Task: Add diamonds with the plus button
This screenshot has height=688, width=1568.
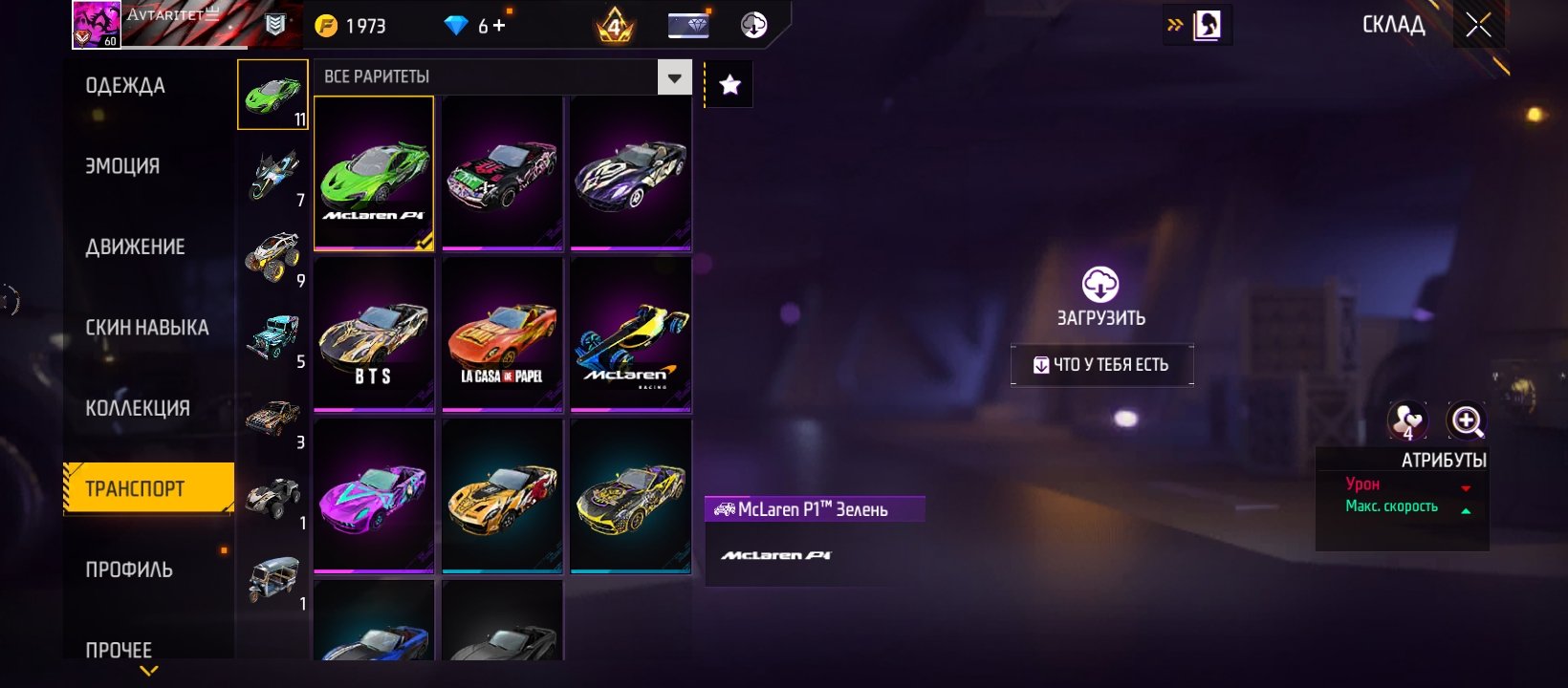Action: click(x=499, y=26)
